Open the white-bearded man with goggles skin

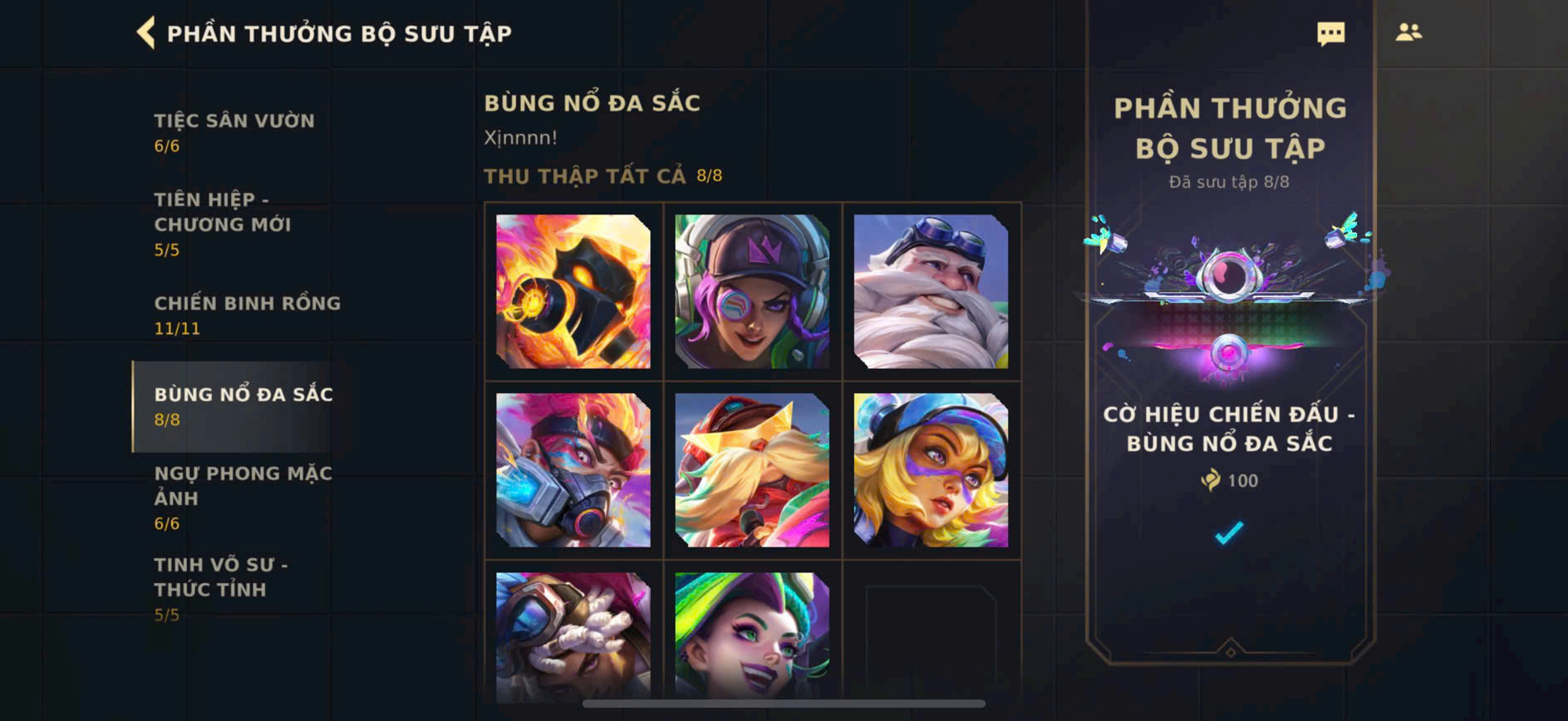(x=931, y=292)
